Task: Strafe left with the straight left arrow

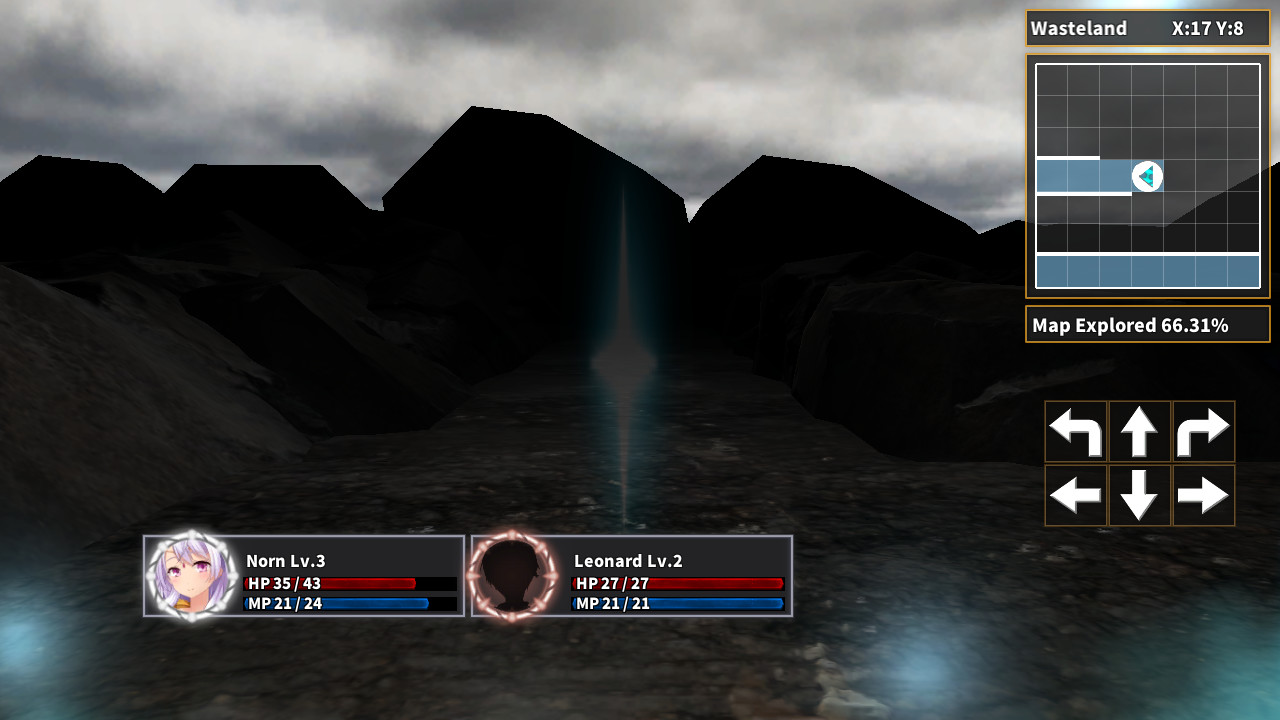Action: click(x=1076, y=495)
